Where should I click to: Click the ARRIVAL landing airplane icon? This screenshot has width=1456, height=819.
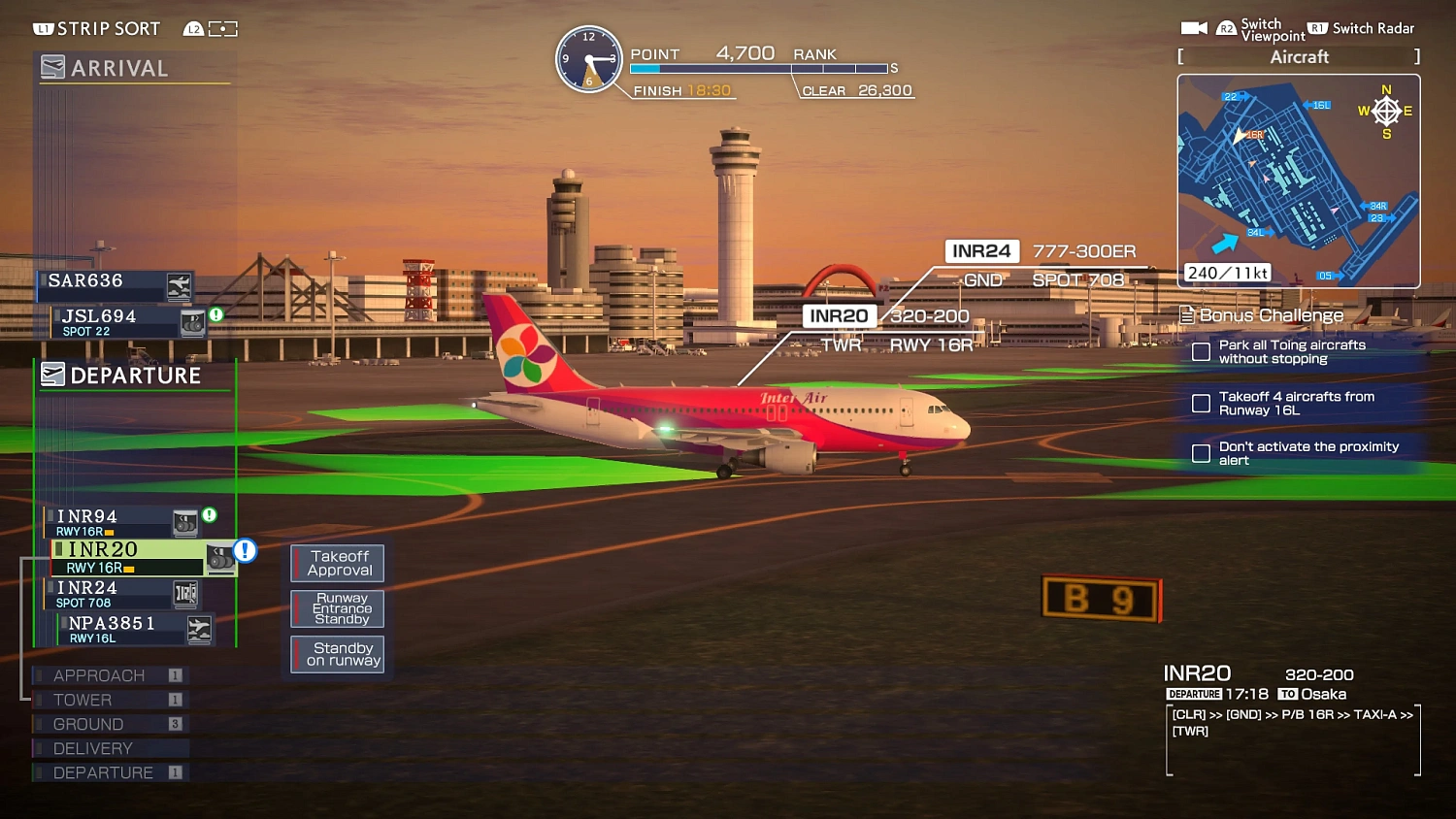pos(52,67)
